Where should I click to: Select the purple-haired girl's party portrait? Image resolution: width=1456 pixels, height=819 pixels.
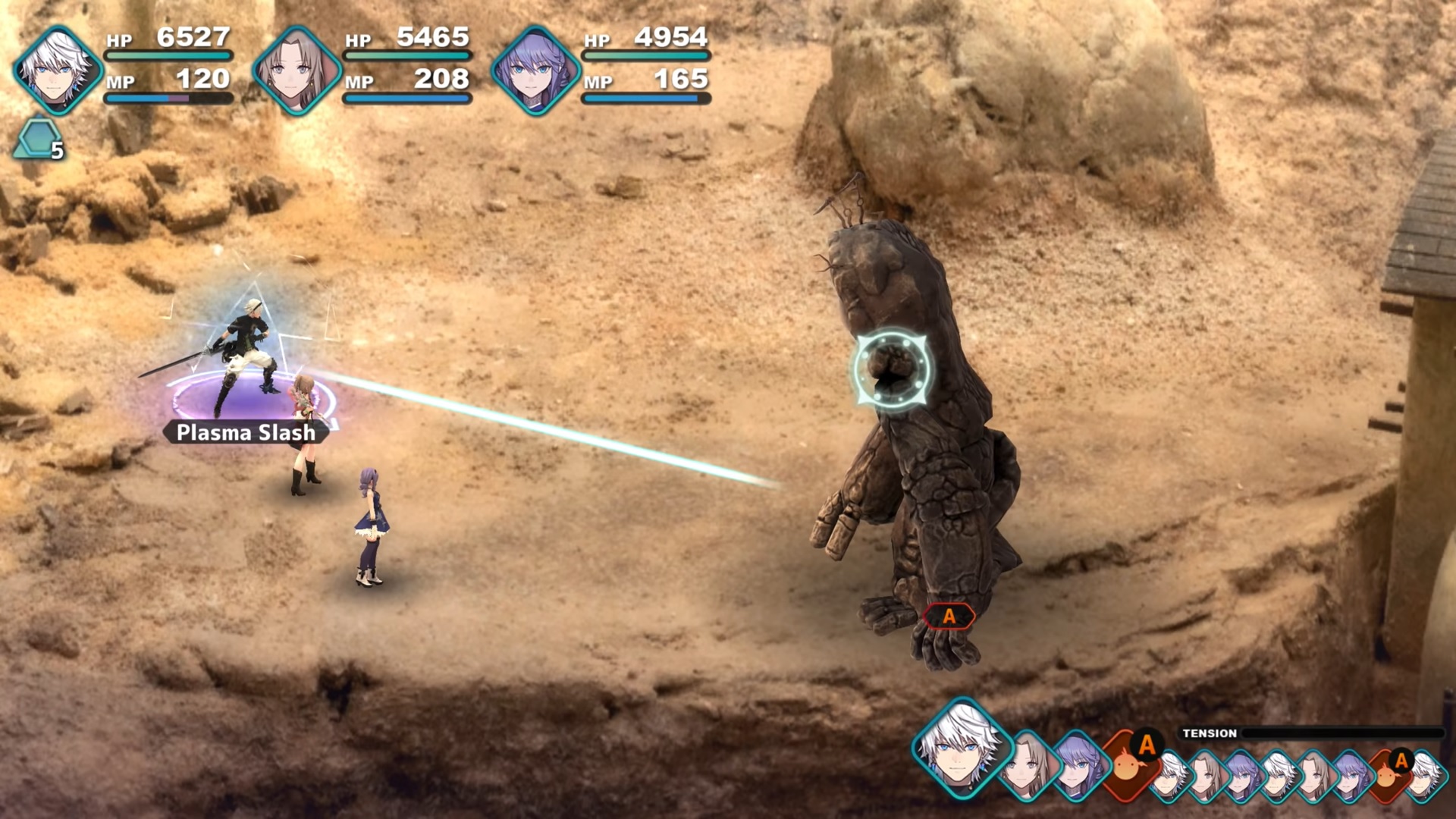[x=535, y=70]
